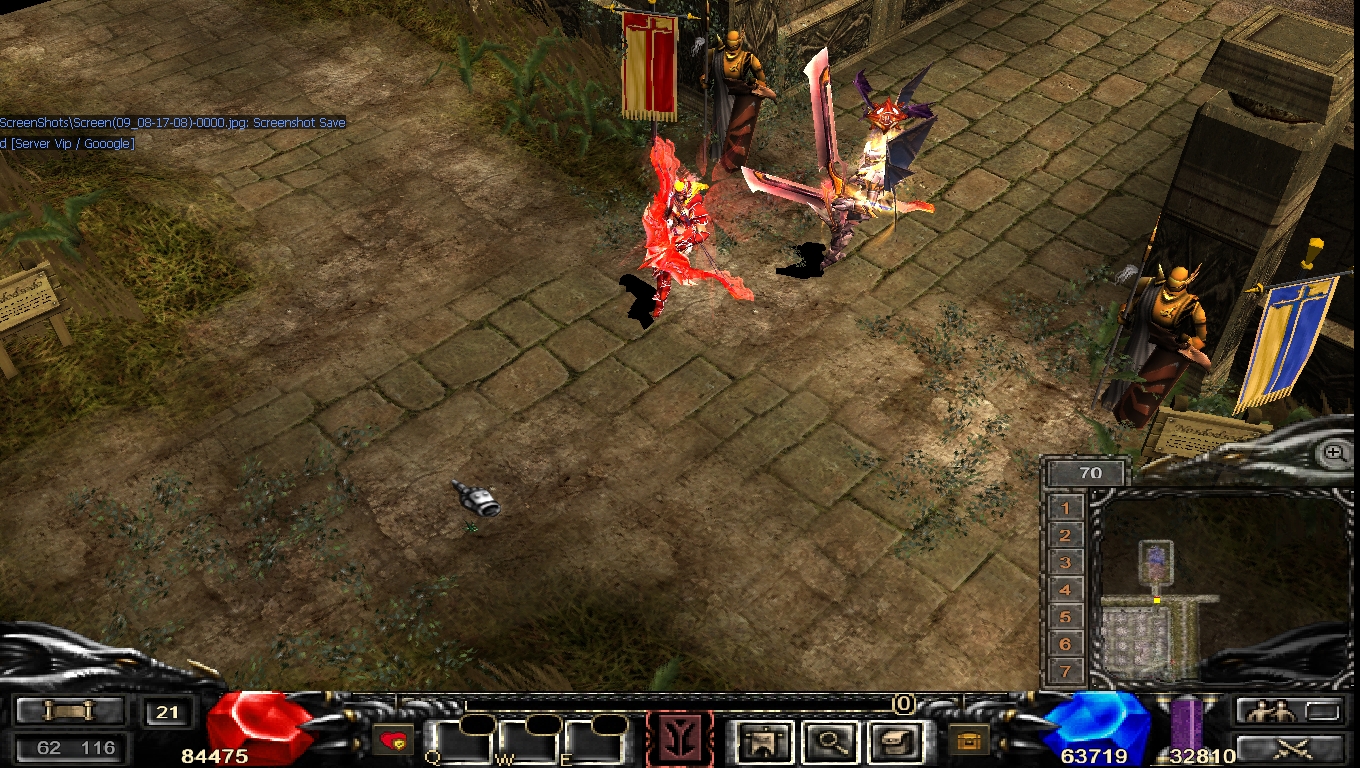Open the two-figures party button
Screen dimensions: 1360x768
tap(1288, 711)
